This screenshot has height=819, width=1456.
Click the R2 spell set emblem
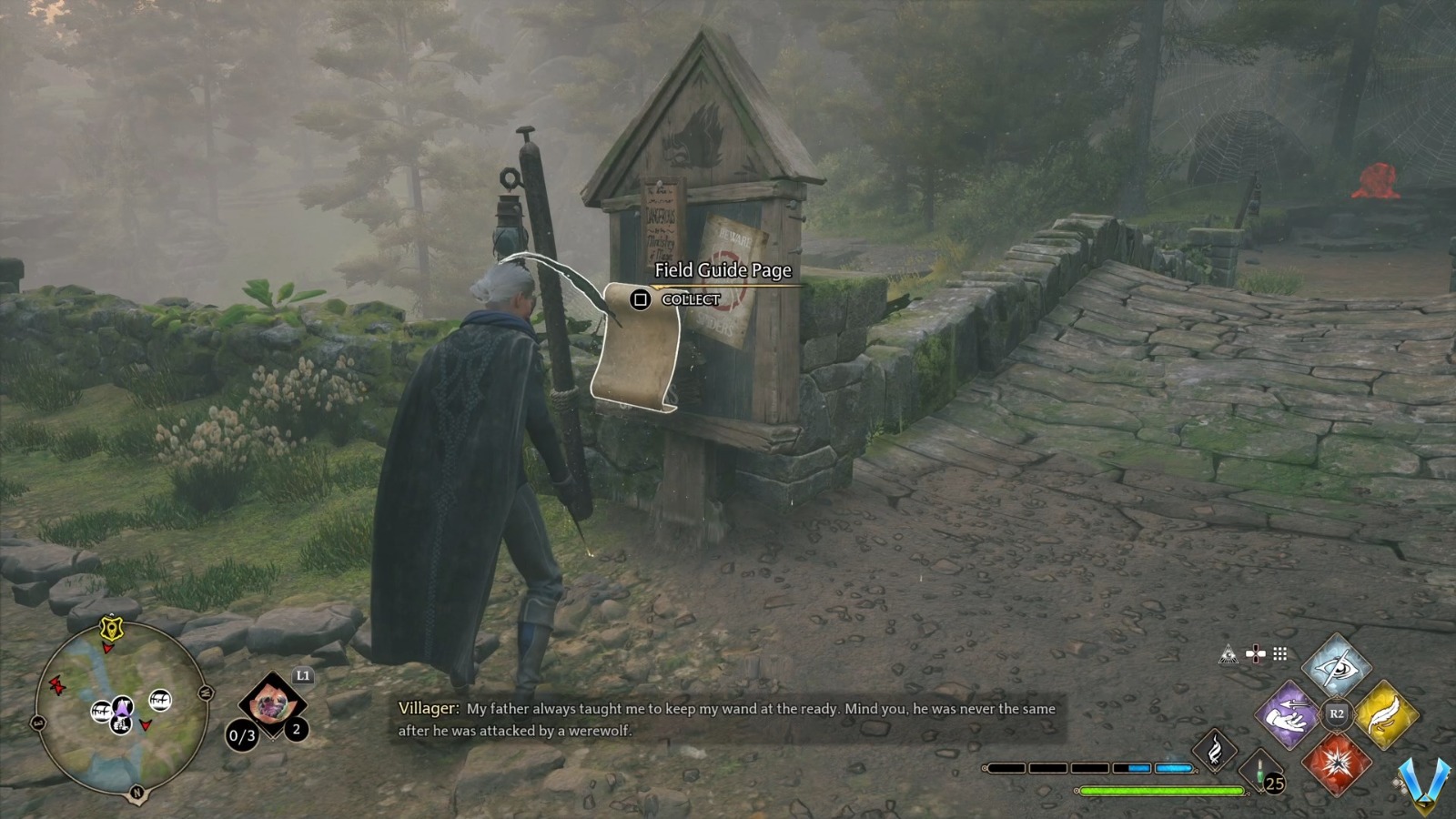pos(1336,713)
